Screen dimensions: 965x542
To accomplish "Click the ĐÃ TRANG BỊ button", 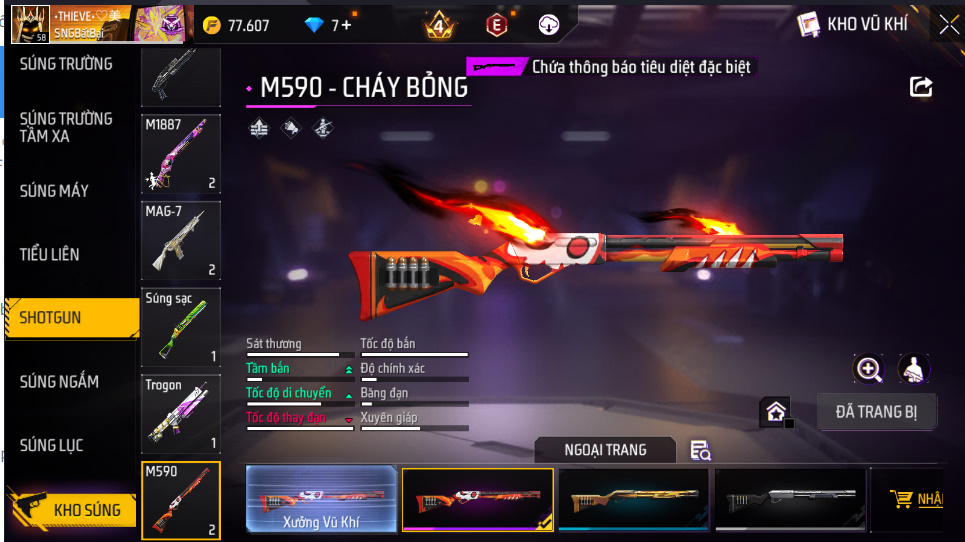I will point(877,411).
